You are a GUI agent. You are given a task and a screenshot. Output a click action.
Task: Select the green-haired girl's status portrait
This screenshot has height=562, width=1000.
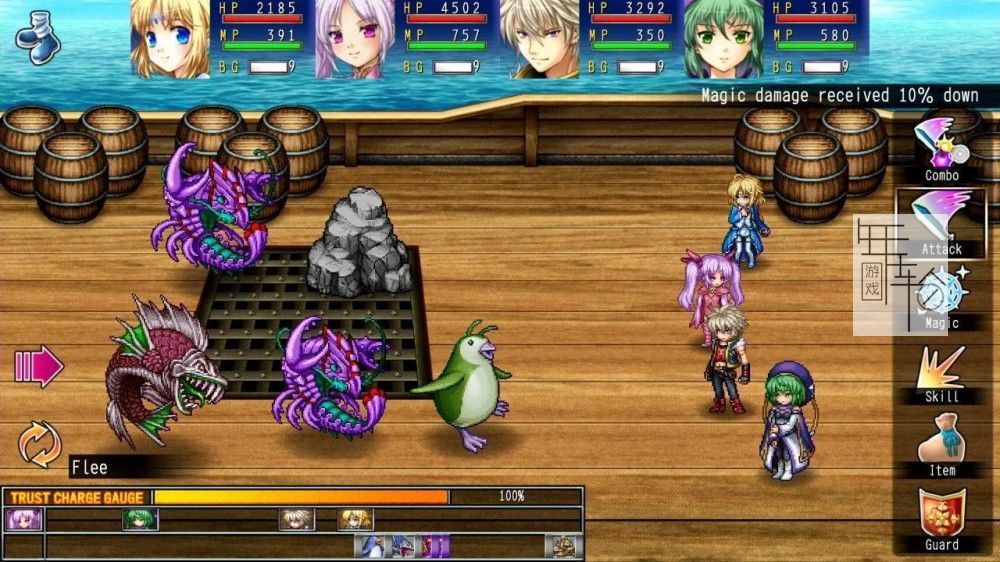[x=723, y=40]
